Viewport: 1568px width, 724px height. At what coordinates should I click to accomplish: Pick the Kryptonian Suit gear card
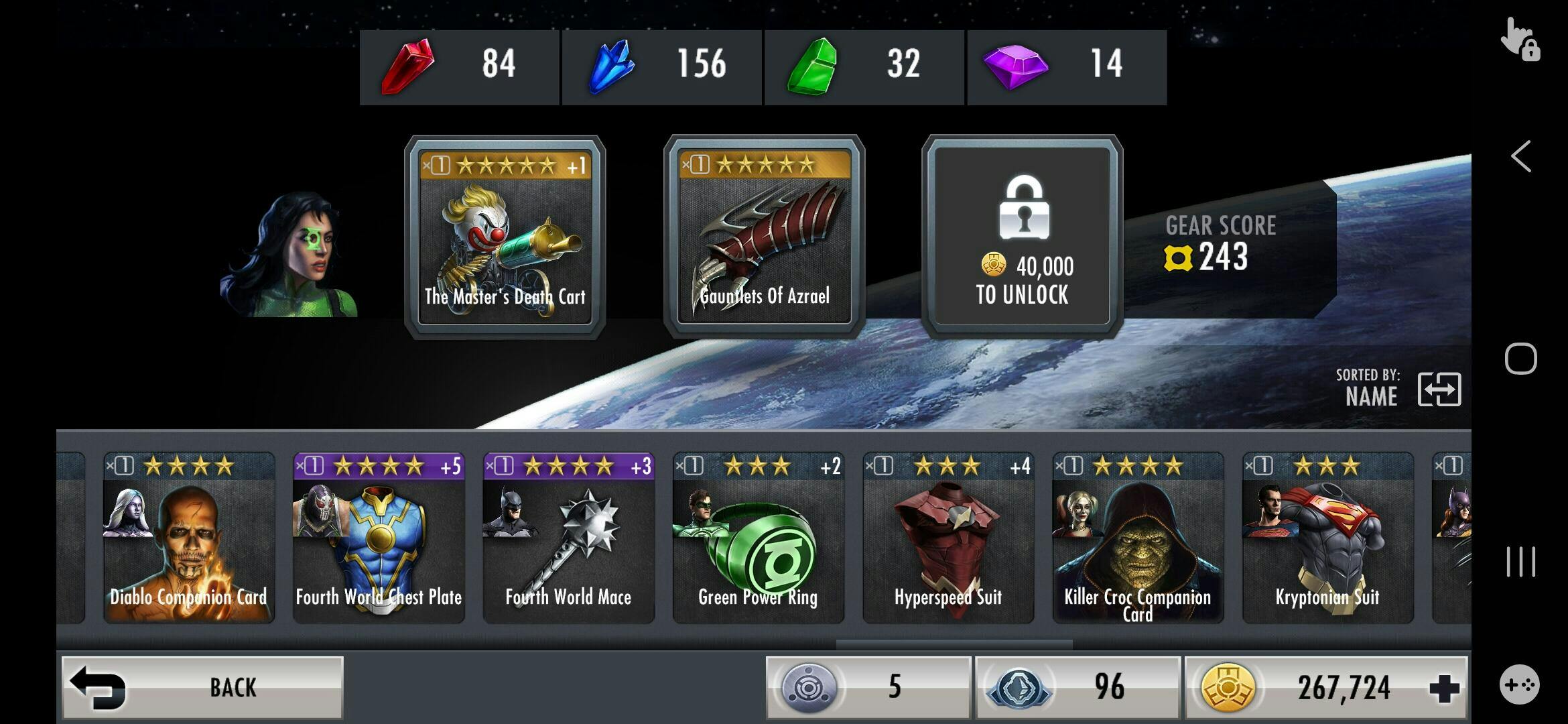[1327, 538]
